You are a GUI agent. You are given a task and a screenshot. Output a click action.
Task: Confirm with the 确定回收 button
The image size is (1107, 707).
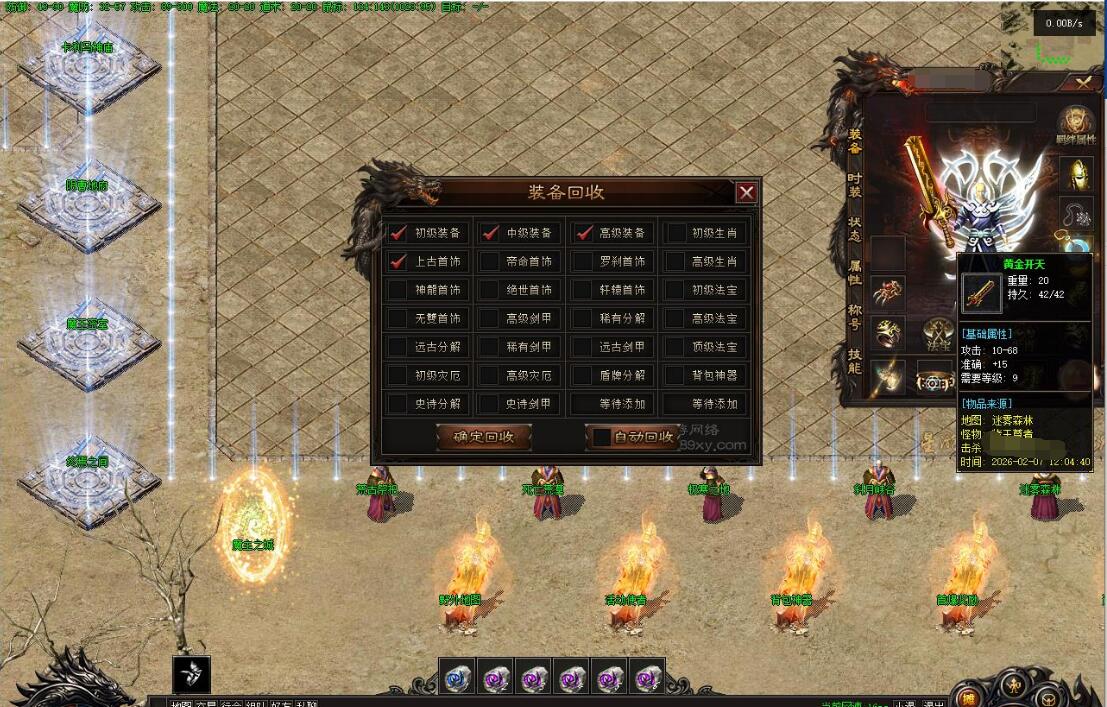coord(484,437)
